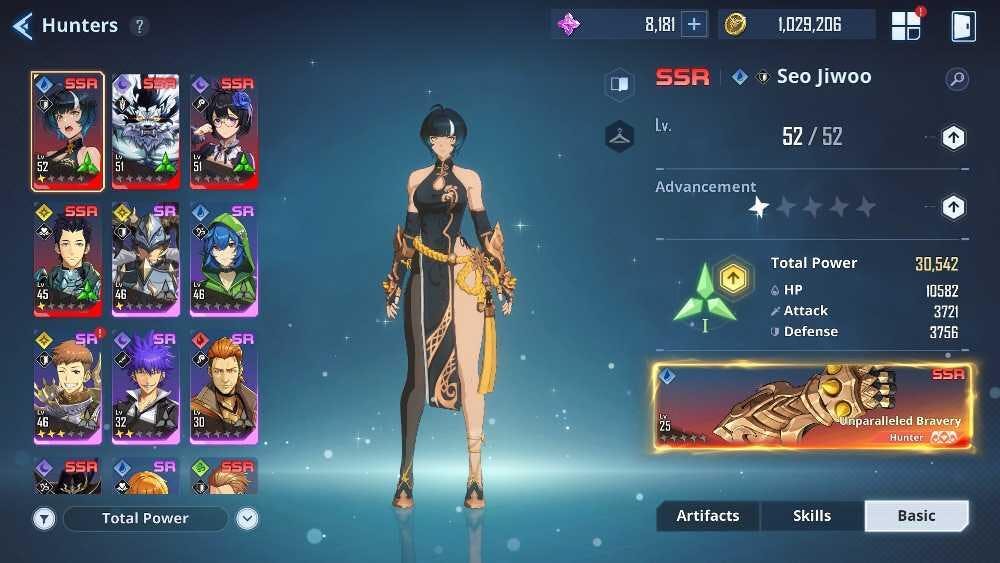Level up the hunter with arrow button
The image size is (1000, 563).
[953, 138]
